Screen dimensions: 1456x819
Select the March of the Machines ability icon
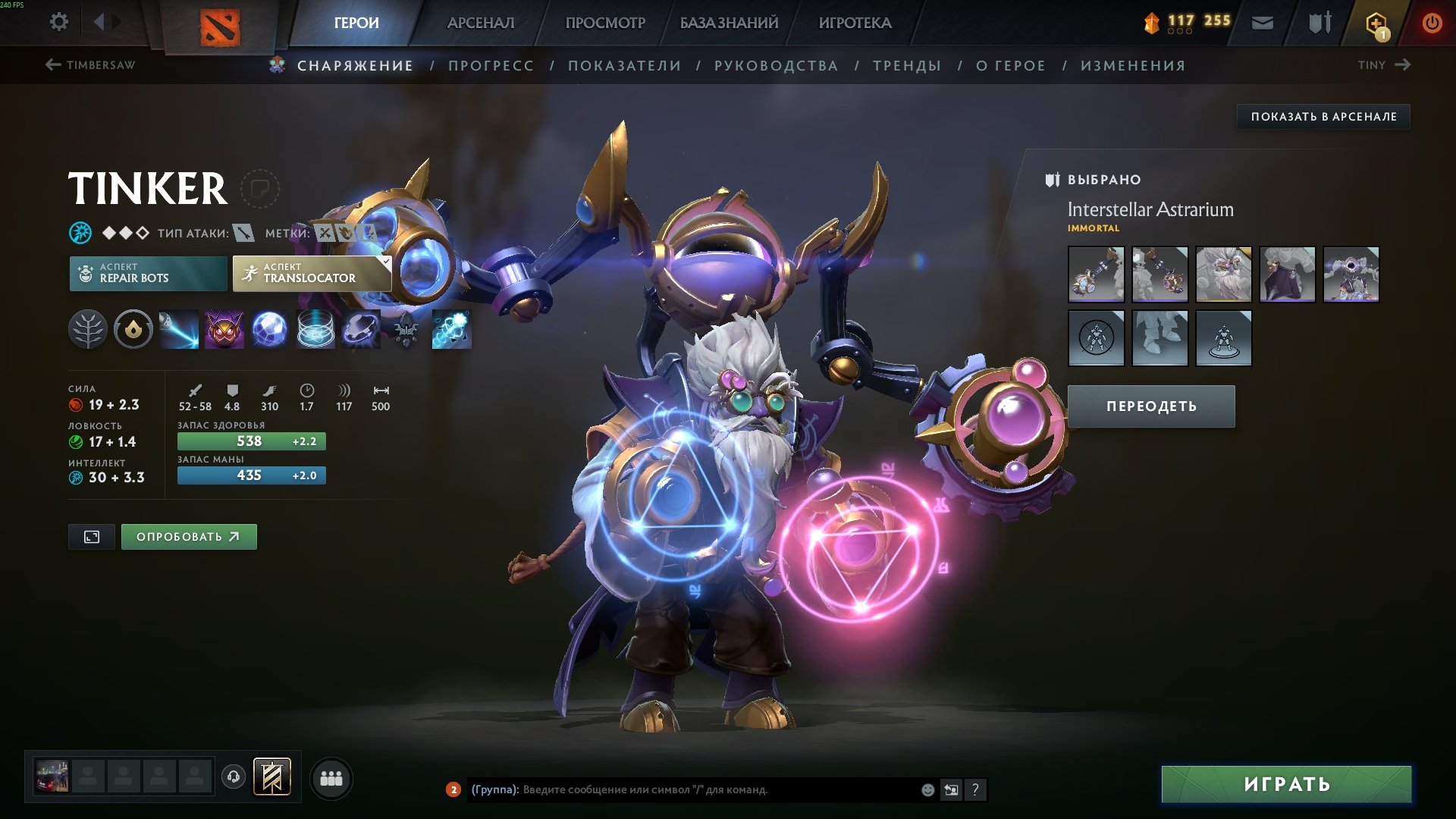(315, 329)
